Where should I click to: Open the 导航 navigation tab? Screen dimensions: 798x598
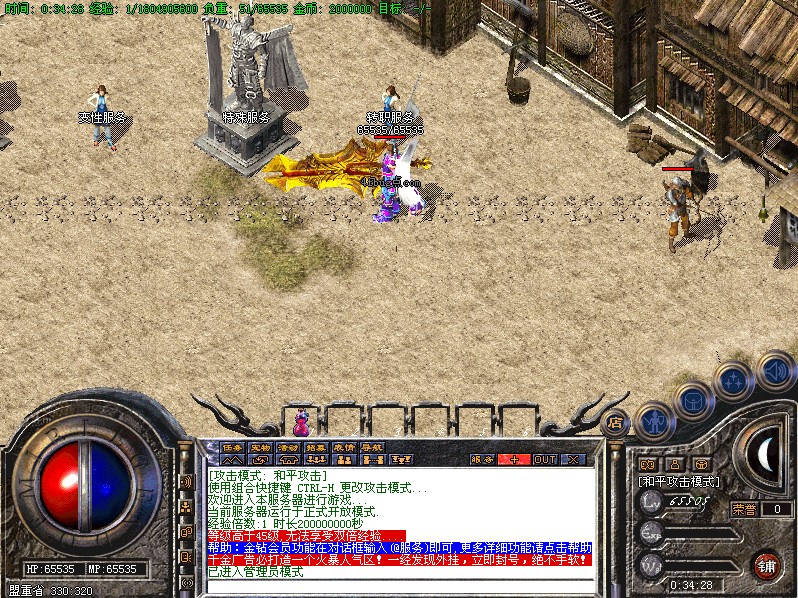pos(373,447)
